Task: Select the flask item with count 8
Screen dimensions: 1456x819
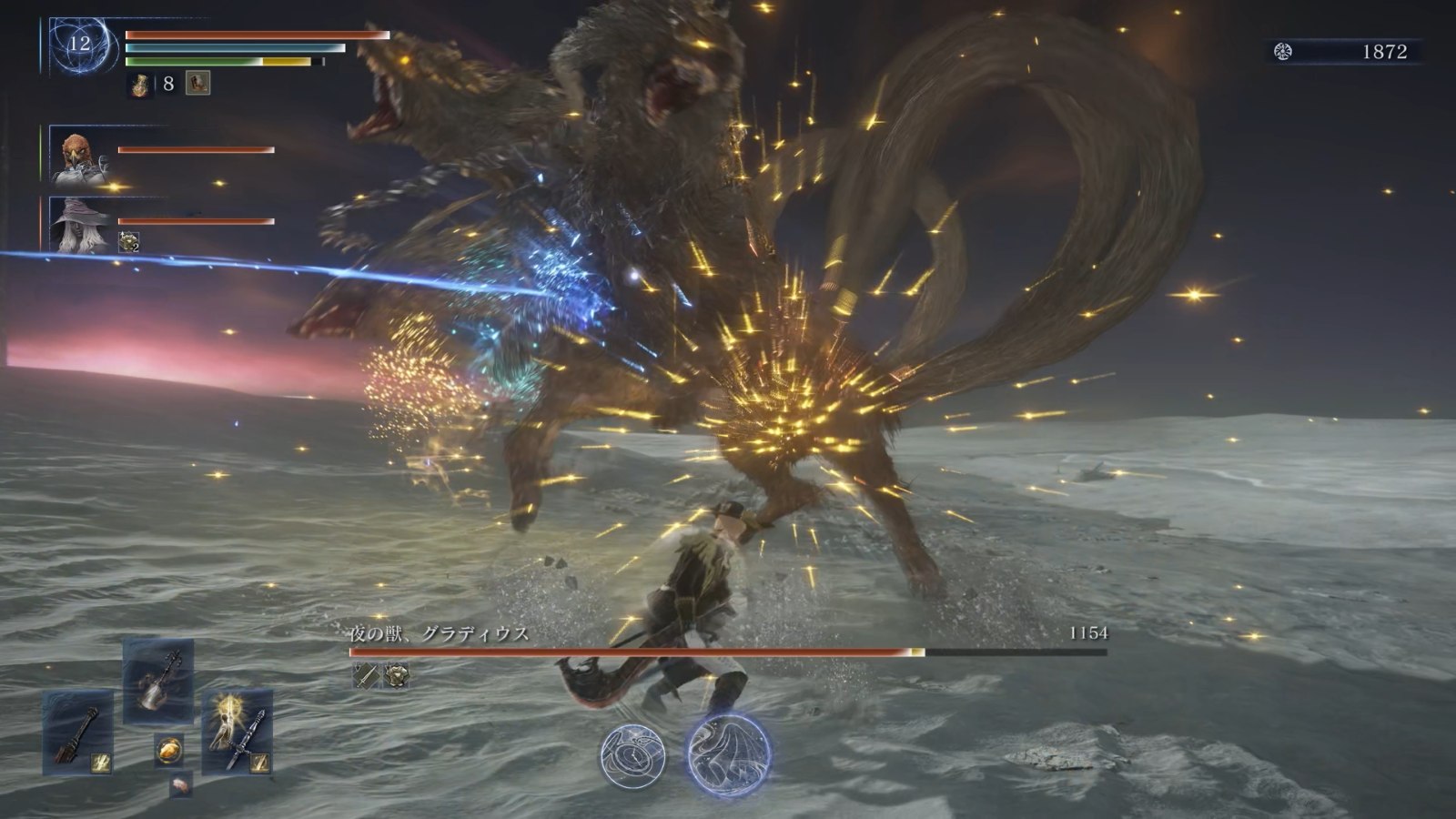Action: (x=141, y=85)
